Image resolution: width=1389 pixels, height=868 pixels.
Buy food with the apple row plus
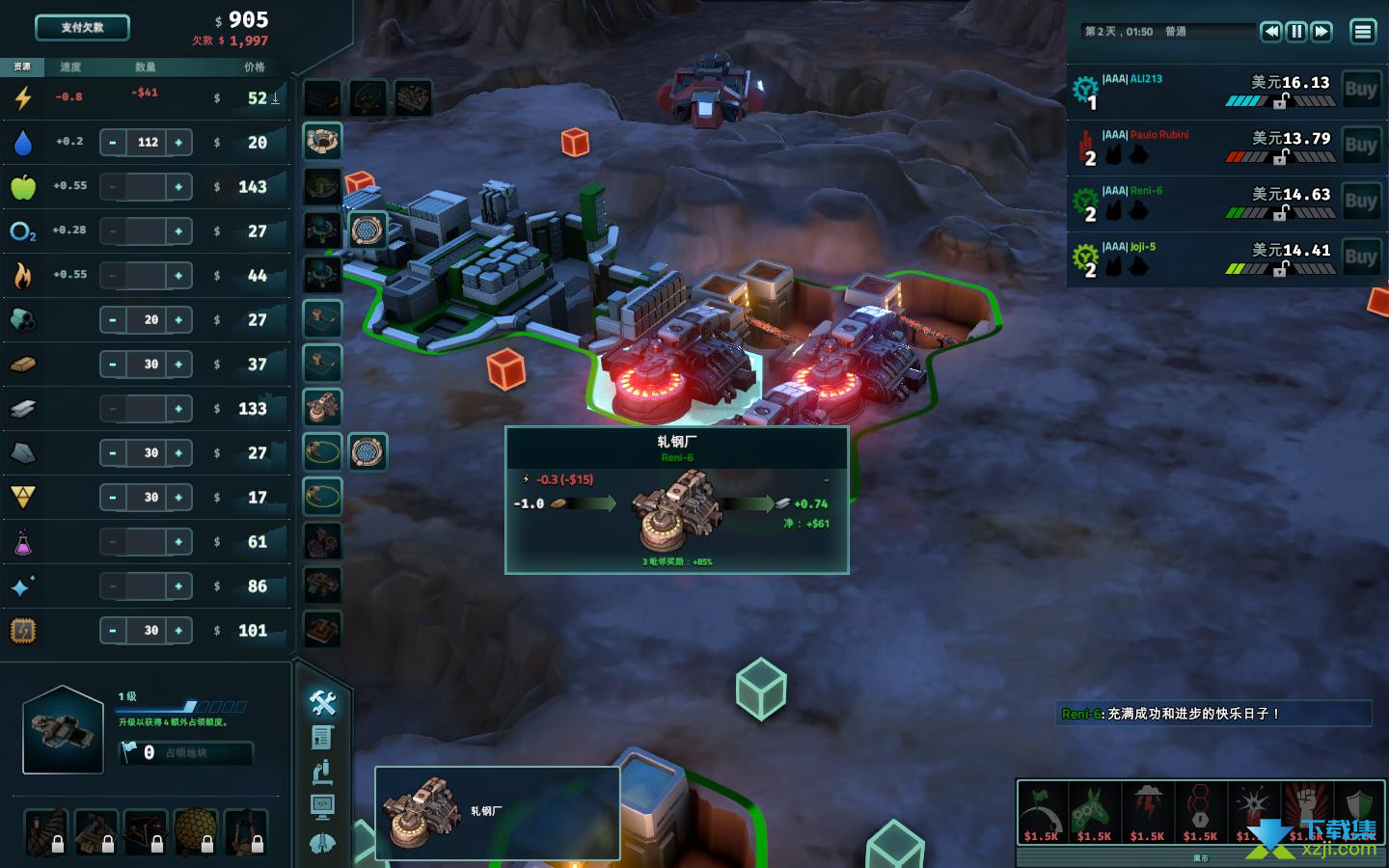[x=178, y=187]
